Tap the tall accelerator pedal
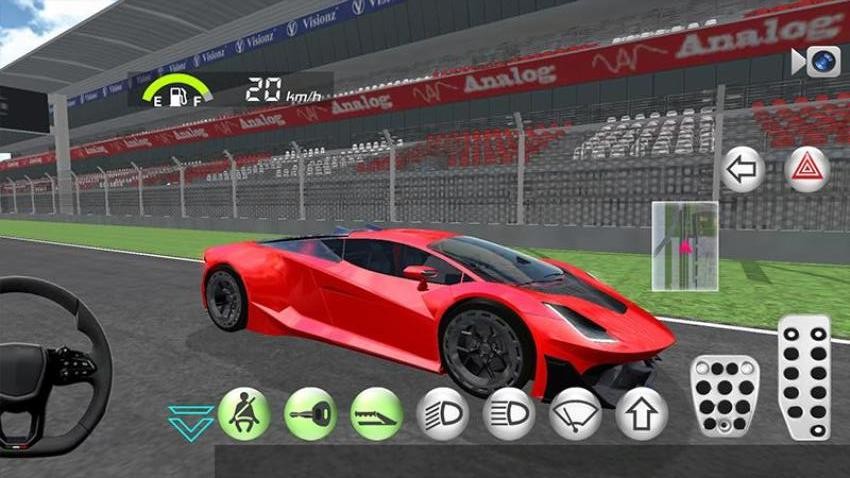This screenshot has width=850, height=478. [x=805, y=378]
